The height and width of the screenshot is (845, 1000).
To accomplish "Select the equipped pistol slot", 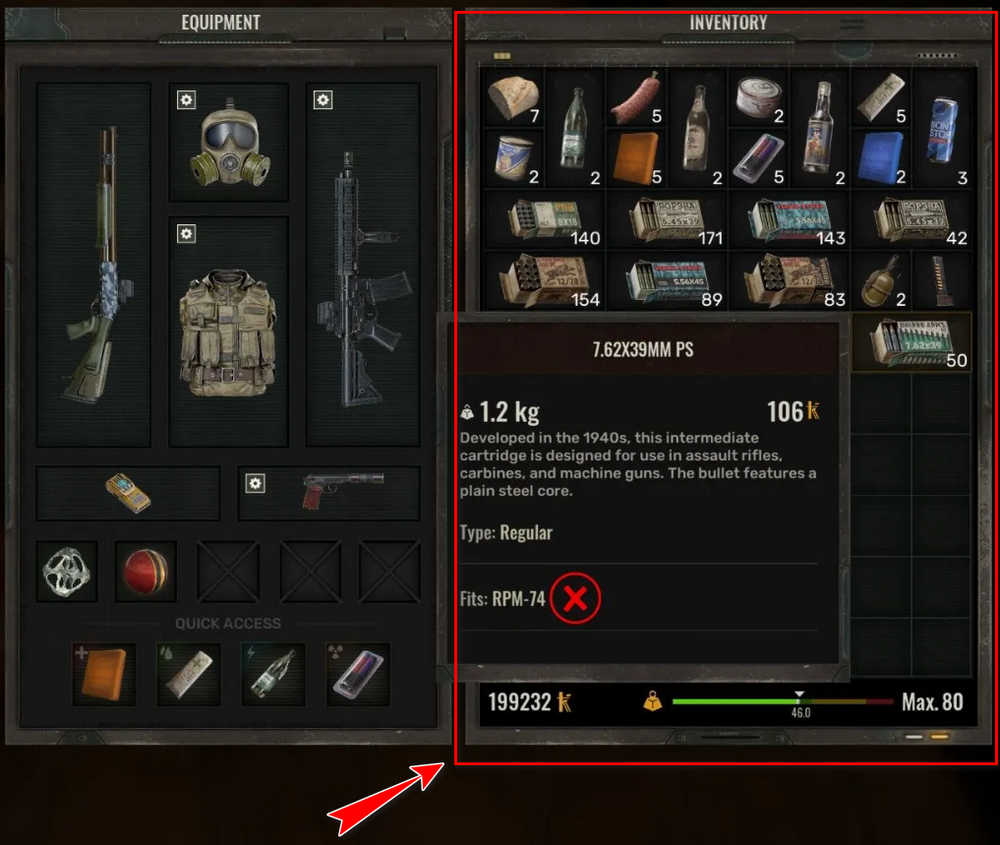I will point(329,493).
